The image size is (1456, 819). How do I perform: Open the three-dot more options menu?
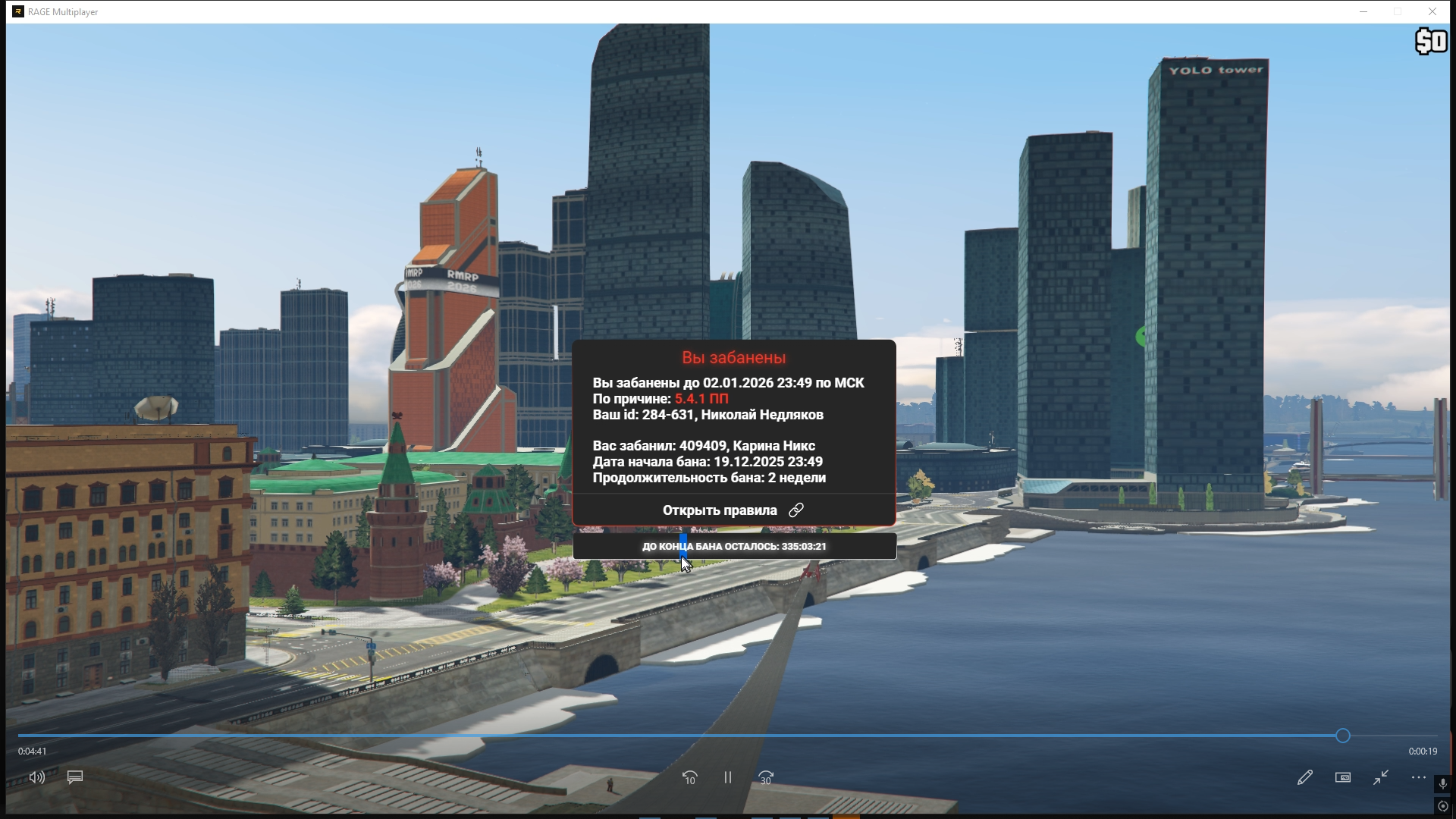tap(1418, 777)
